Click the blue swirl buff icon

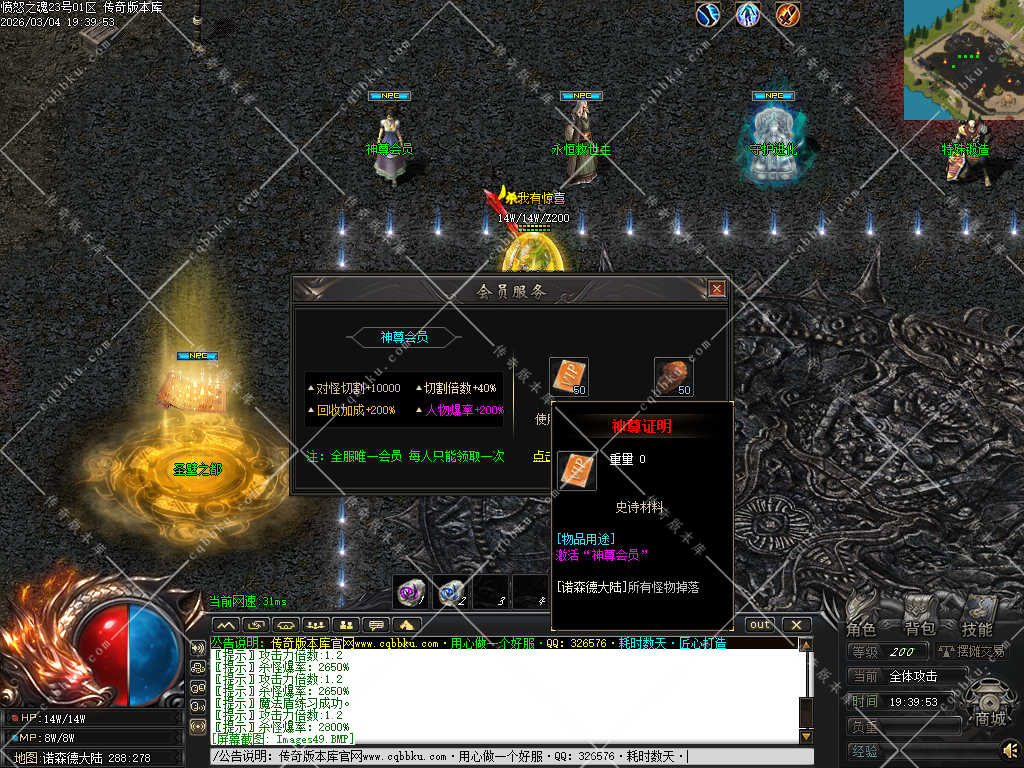pyautogui.click(x=709, y=15)
